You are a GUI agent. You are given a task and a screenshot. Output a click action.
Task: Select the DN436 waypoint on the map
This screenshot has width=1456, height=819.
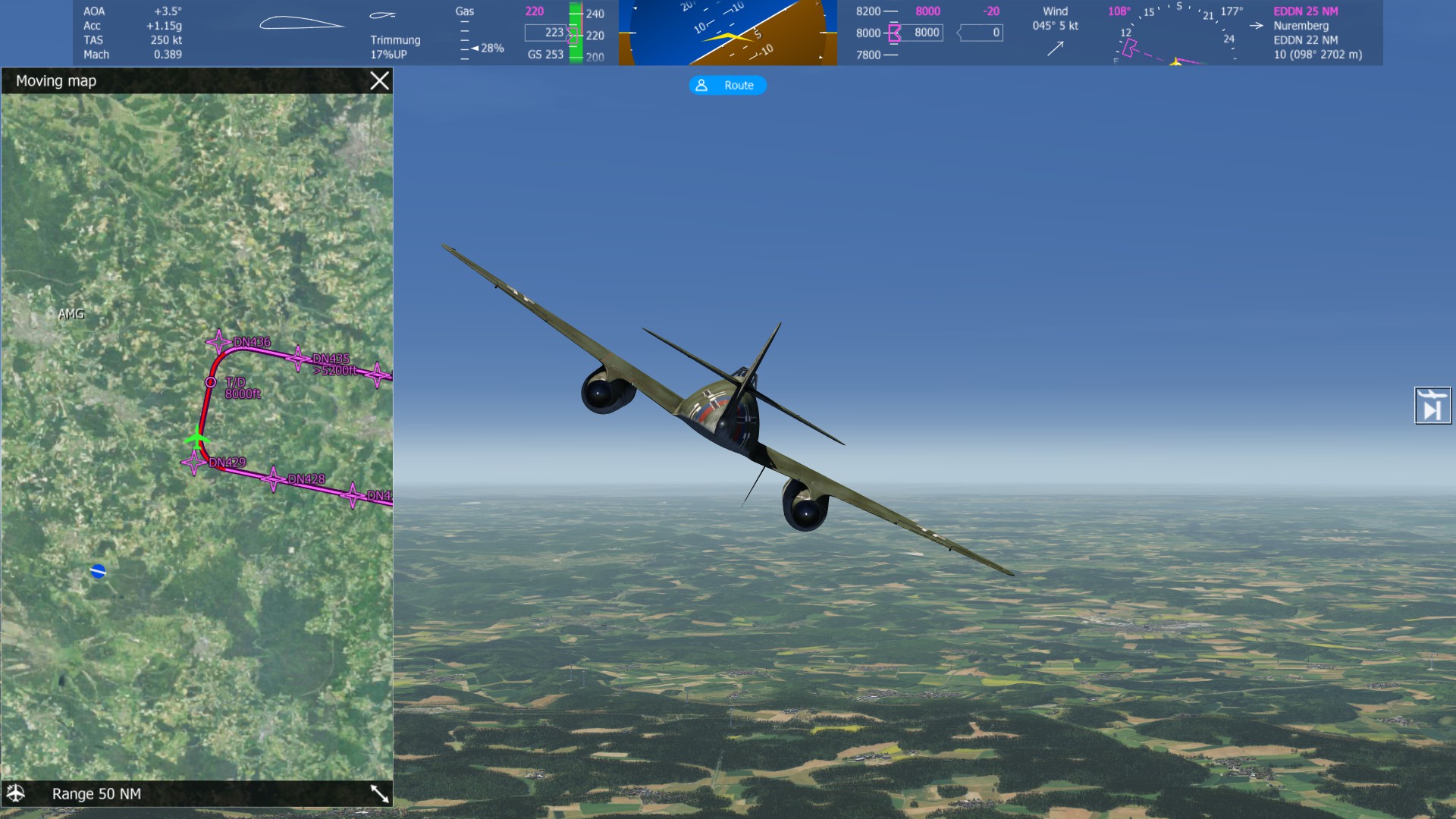(x=219, y=342)
